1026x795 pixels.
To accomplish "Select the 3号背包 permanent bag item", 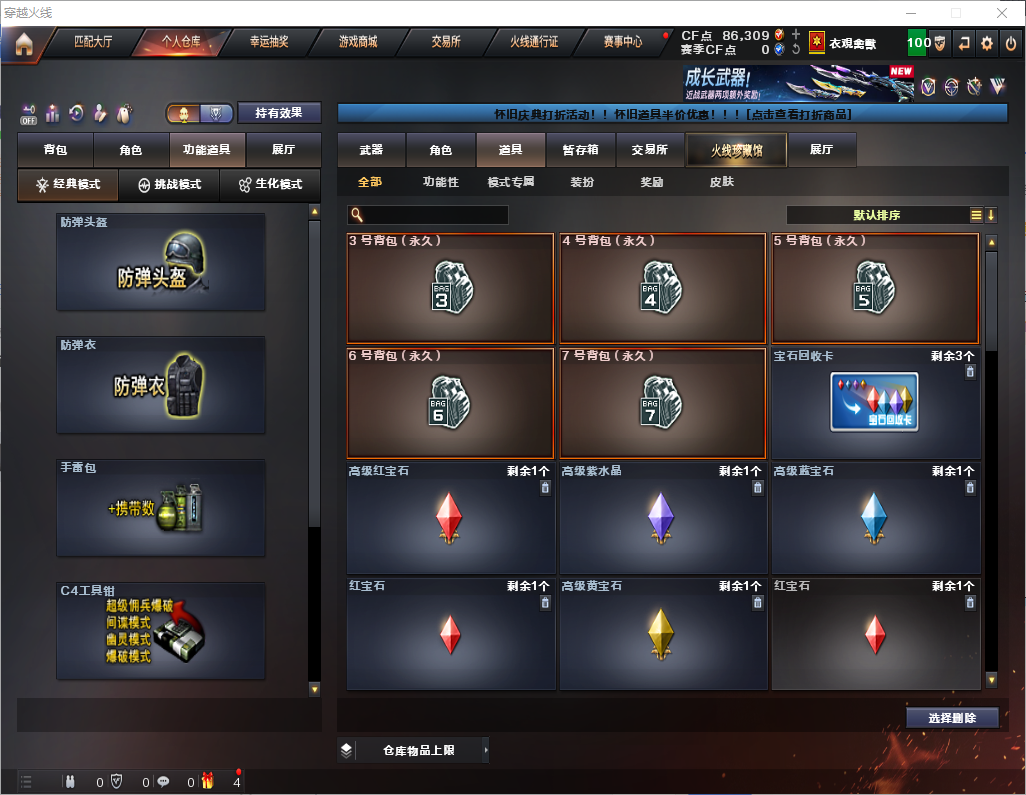I will click(x=450, y=288).
